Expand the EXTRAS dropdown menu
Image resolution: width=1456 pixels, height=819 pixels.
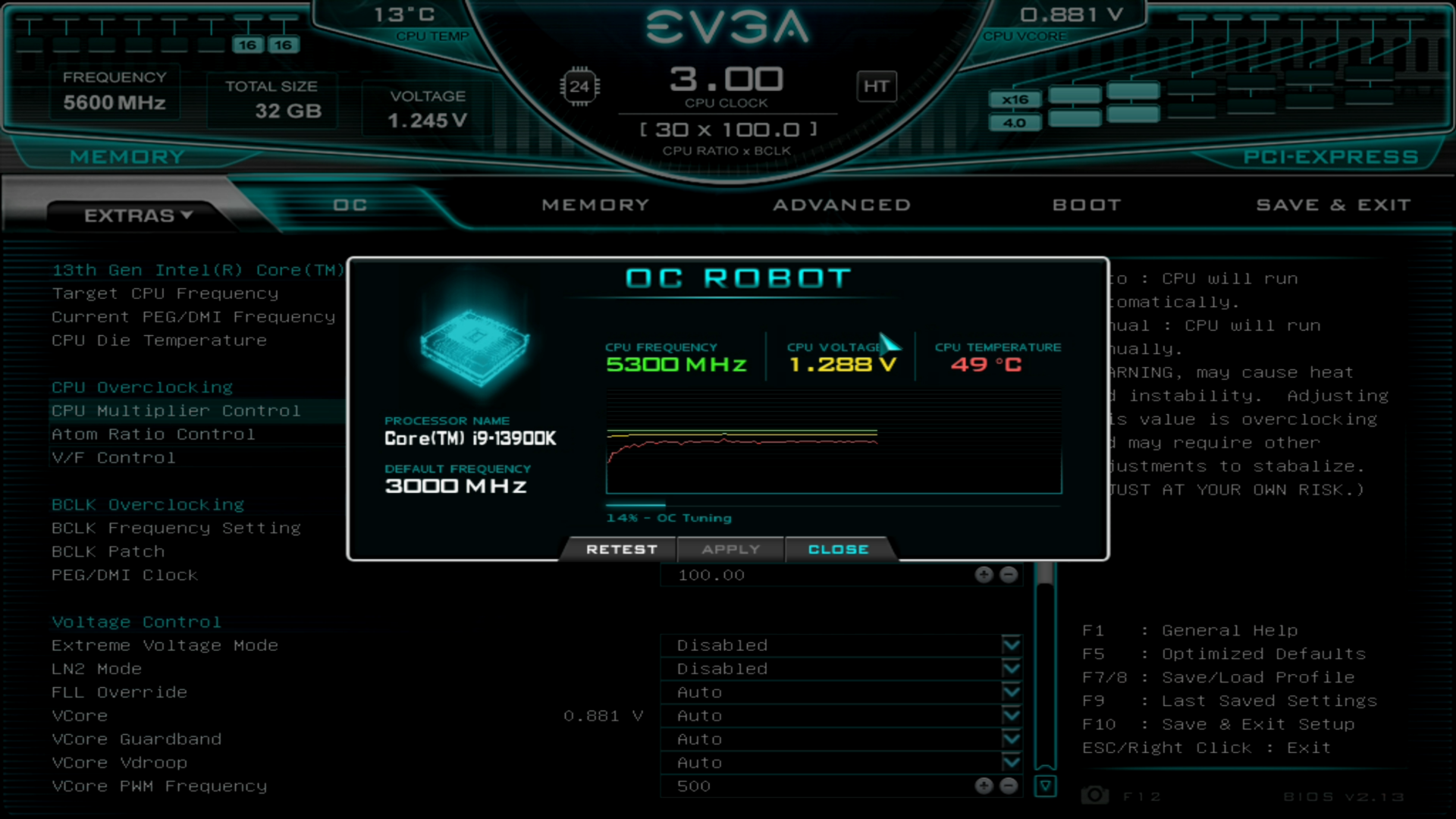point(136,215)
